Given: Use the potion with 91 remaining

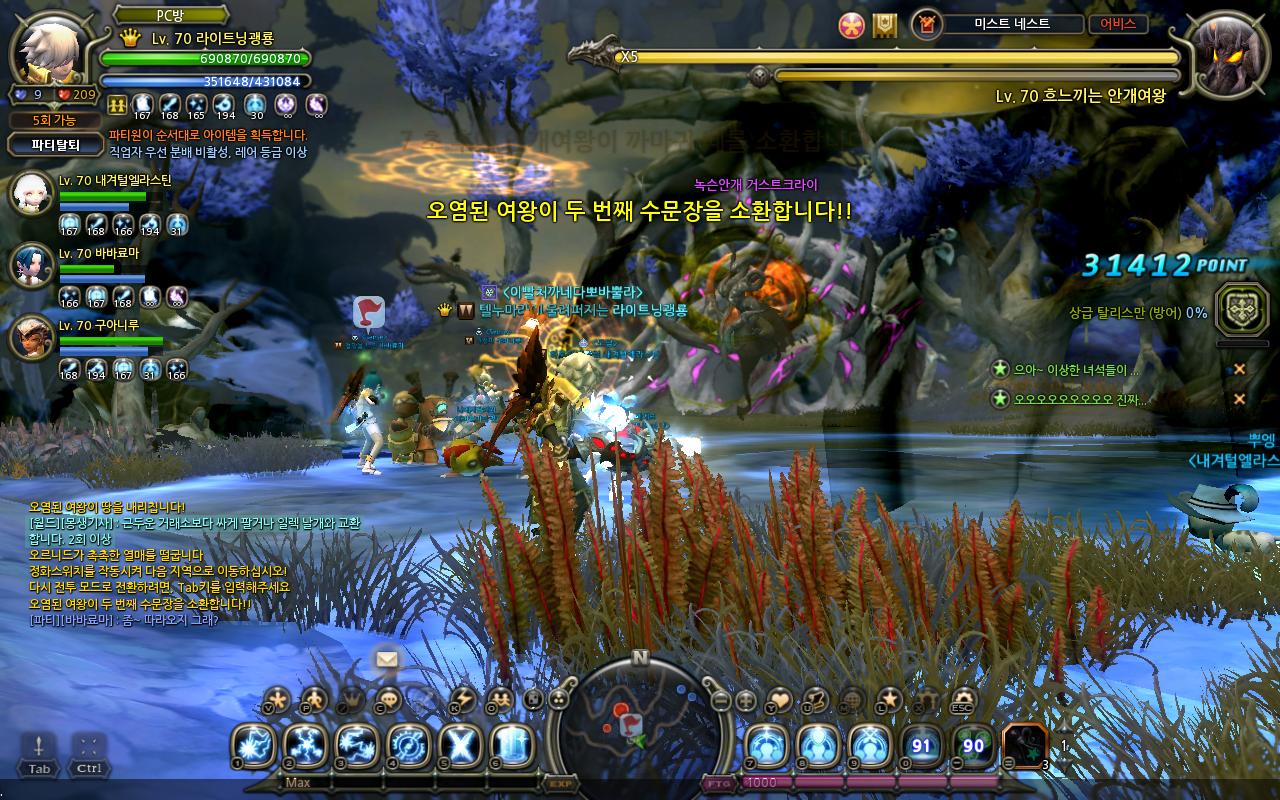Looking at the screenshot, I should tap(921, 745).
